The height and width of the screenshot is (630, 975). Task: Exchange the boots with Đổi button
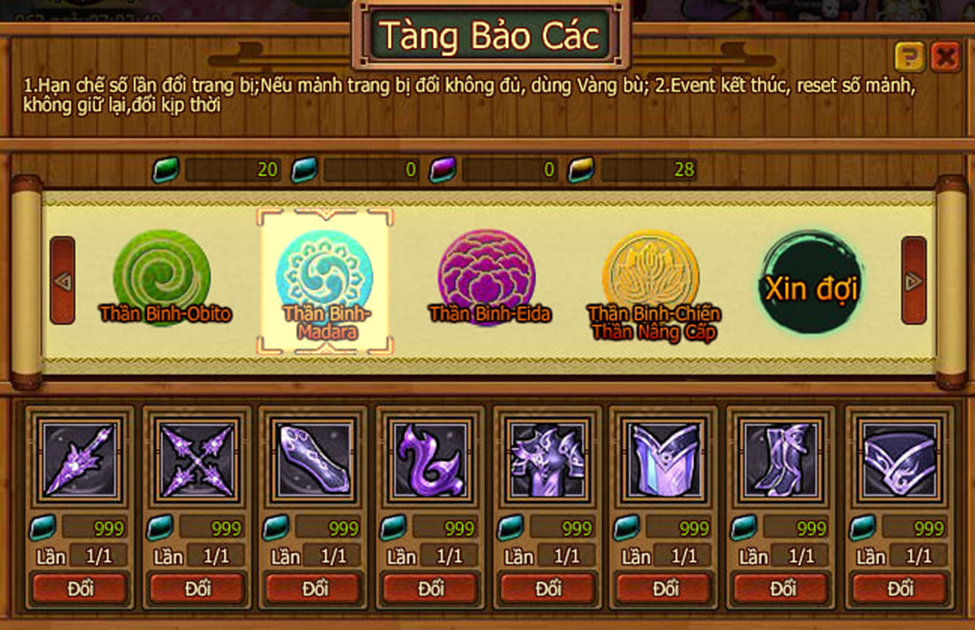coord(783,588)
